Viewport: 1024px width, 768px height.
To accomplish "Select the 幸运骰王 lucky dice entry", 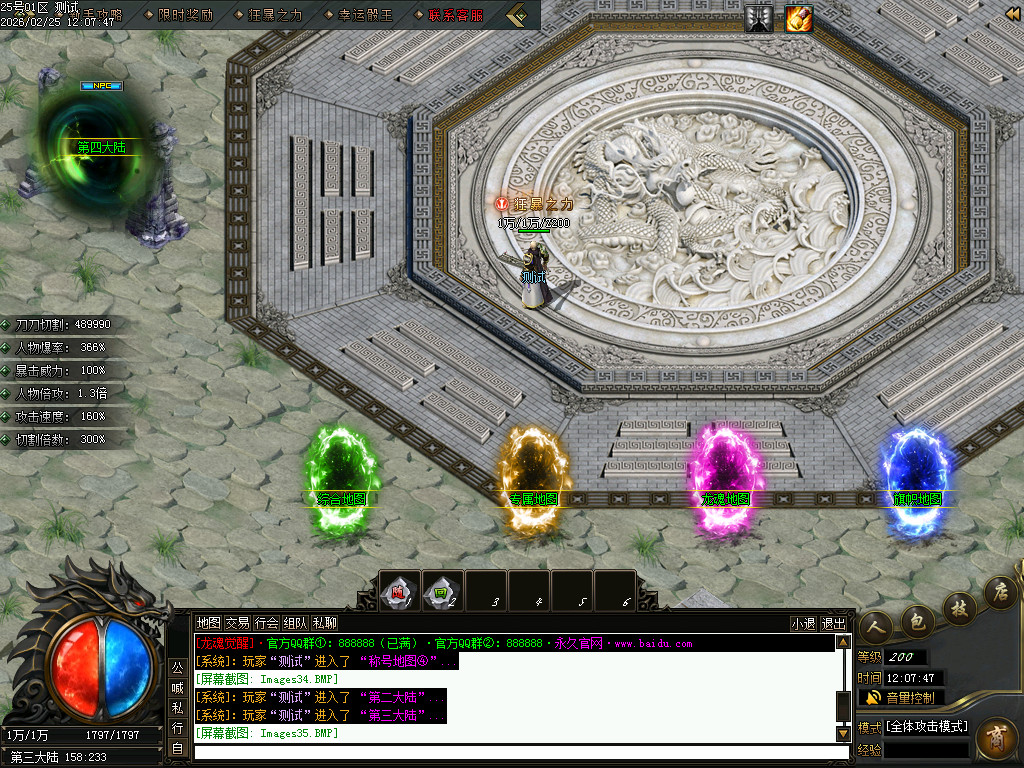I will 365,15.
